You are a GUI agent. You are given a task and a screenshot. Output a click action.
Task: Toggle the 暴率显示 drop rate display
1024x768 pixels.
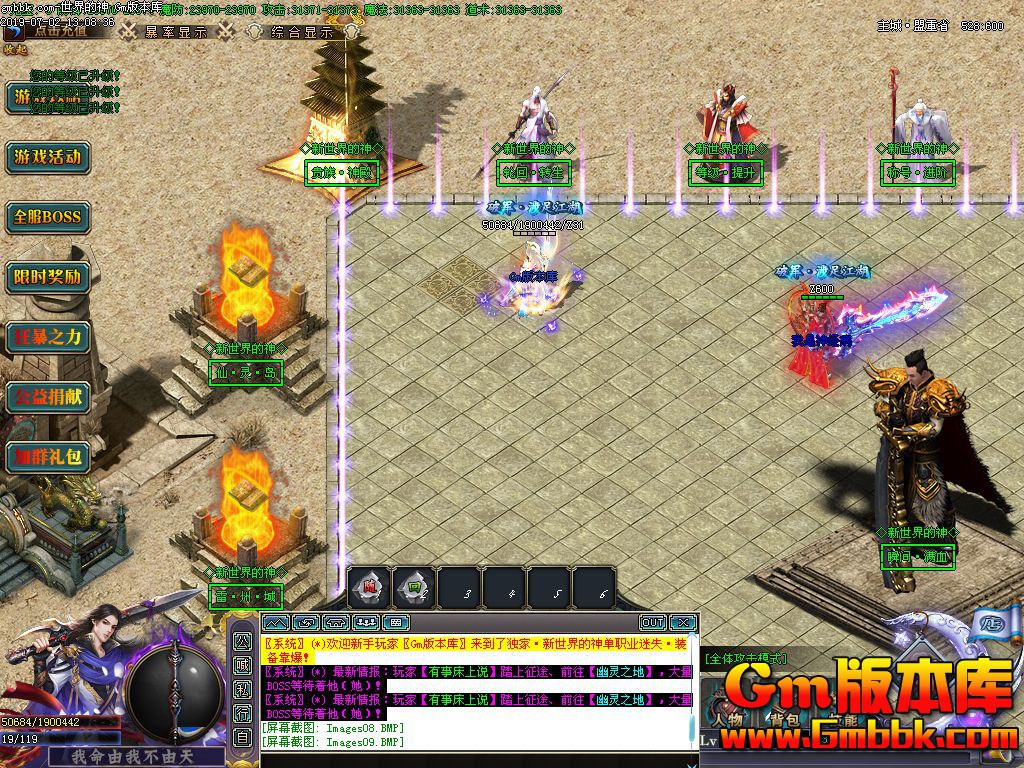pos(176,32)
